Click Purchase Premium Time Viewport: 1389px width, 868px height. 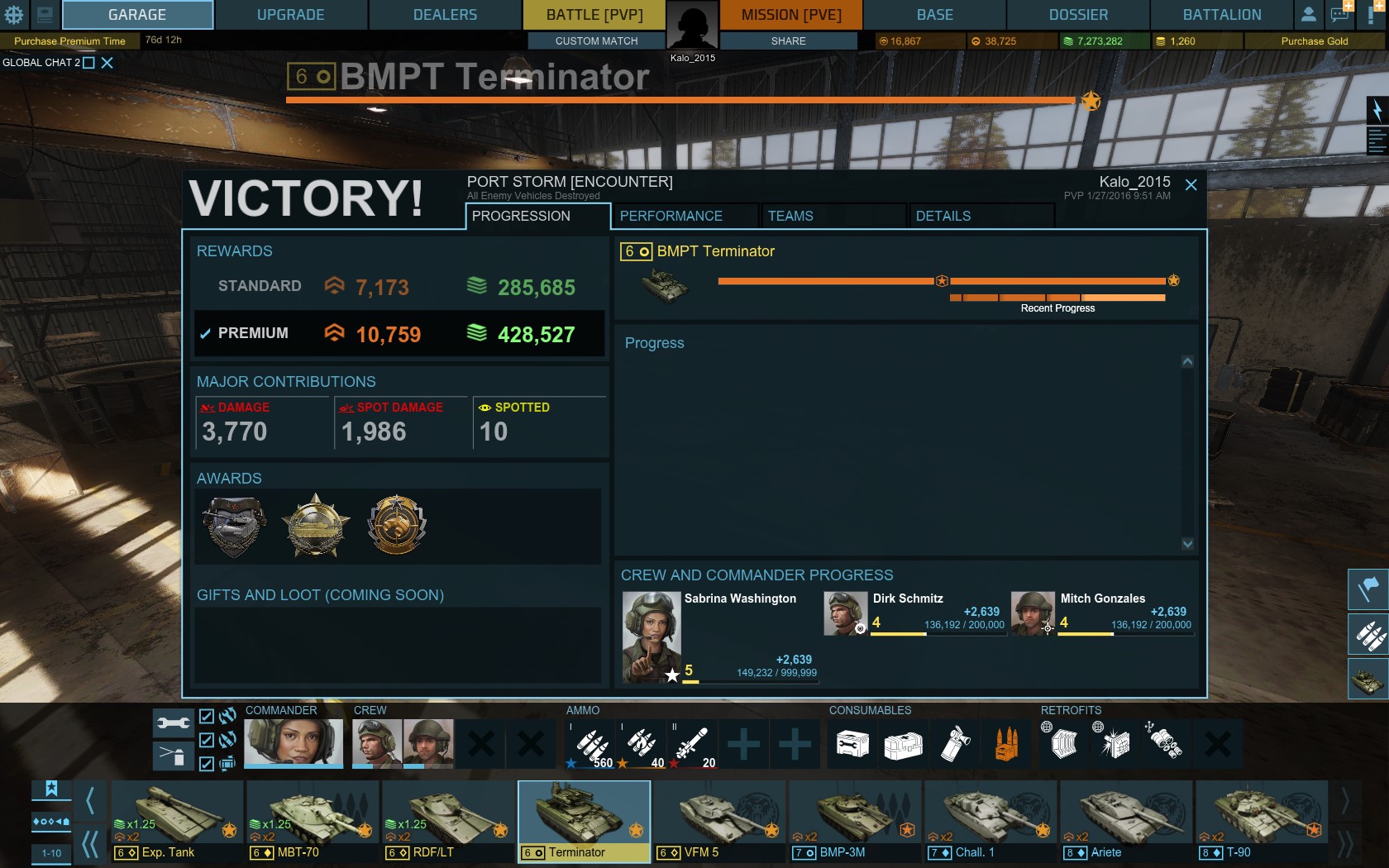click(x=69, y=41)
